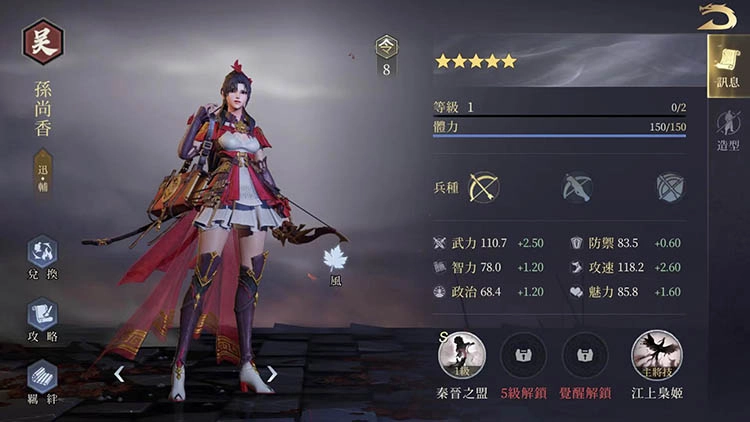The image size is (750, 422).
Task: Open the 攻略 strategy guide
Action: point(42,318)
